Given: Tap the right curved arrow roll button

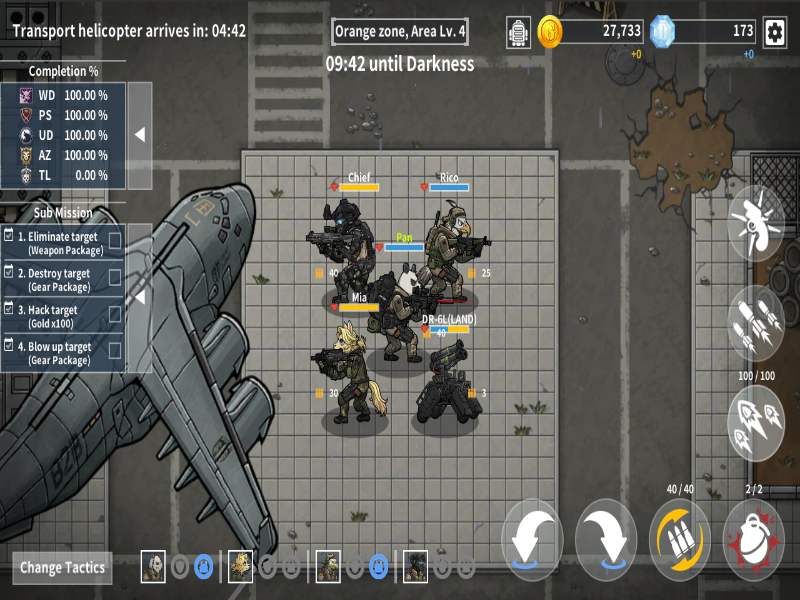Looking at the screenshot, I should (606, 537).
